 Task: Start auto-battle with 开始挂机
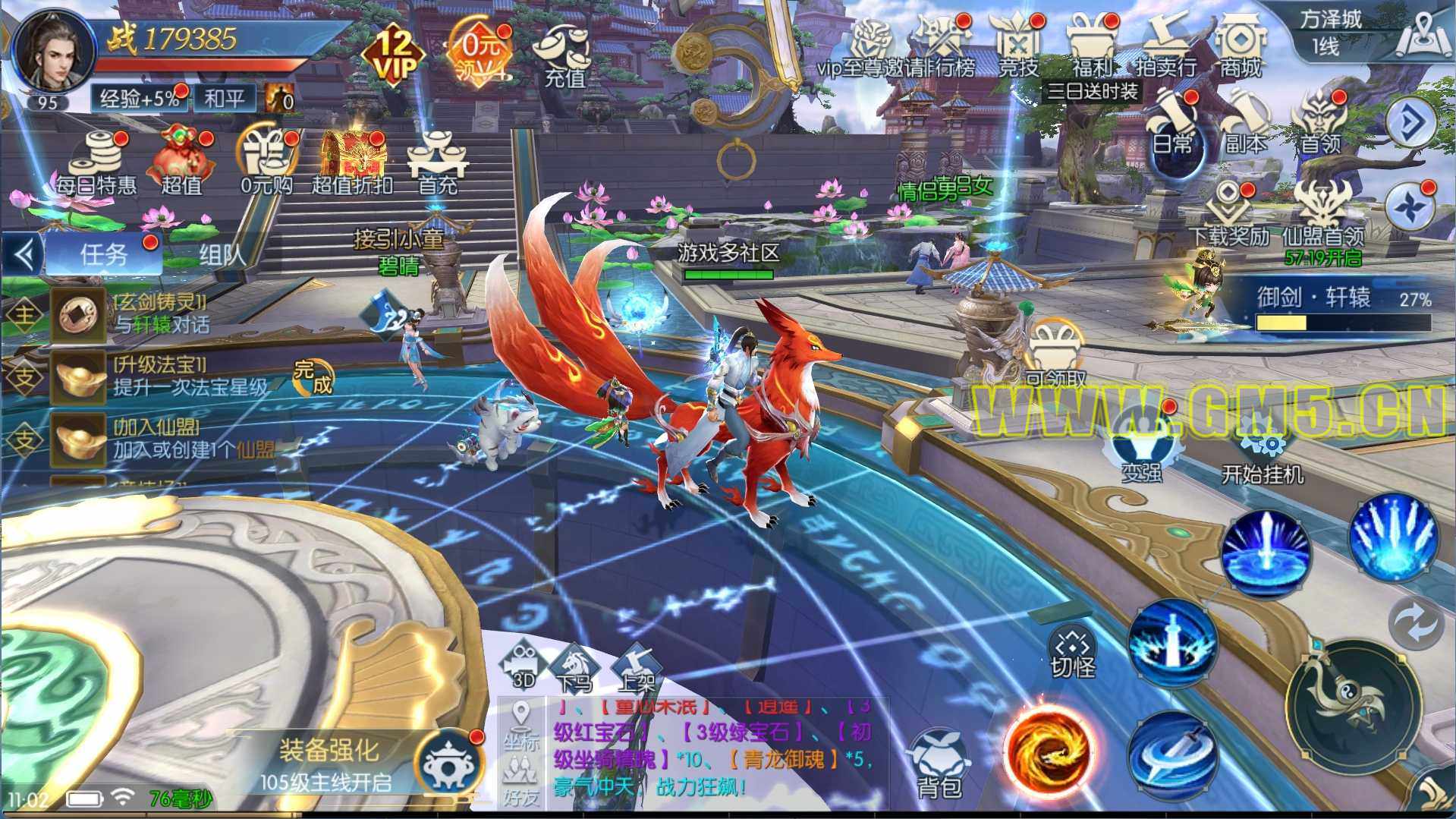pyautogui.click(x=1263, y=454)
